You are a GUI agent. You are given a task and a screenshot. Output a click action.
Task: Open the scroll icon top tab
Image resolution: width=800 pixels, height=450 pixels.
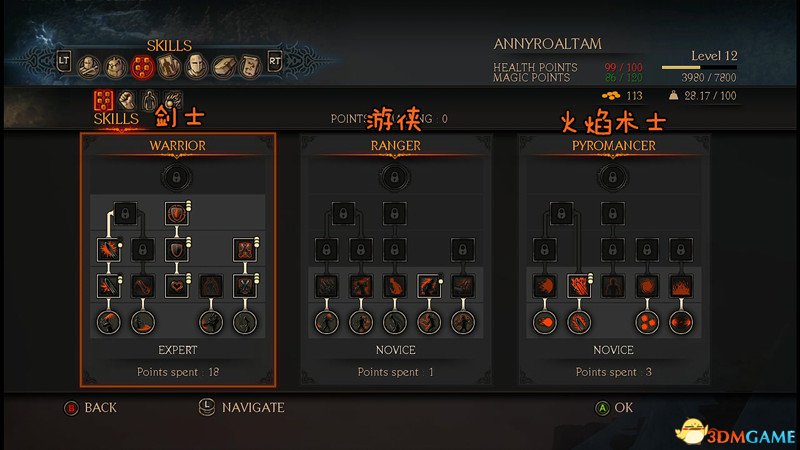[x=249, y=67]
